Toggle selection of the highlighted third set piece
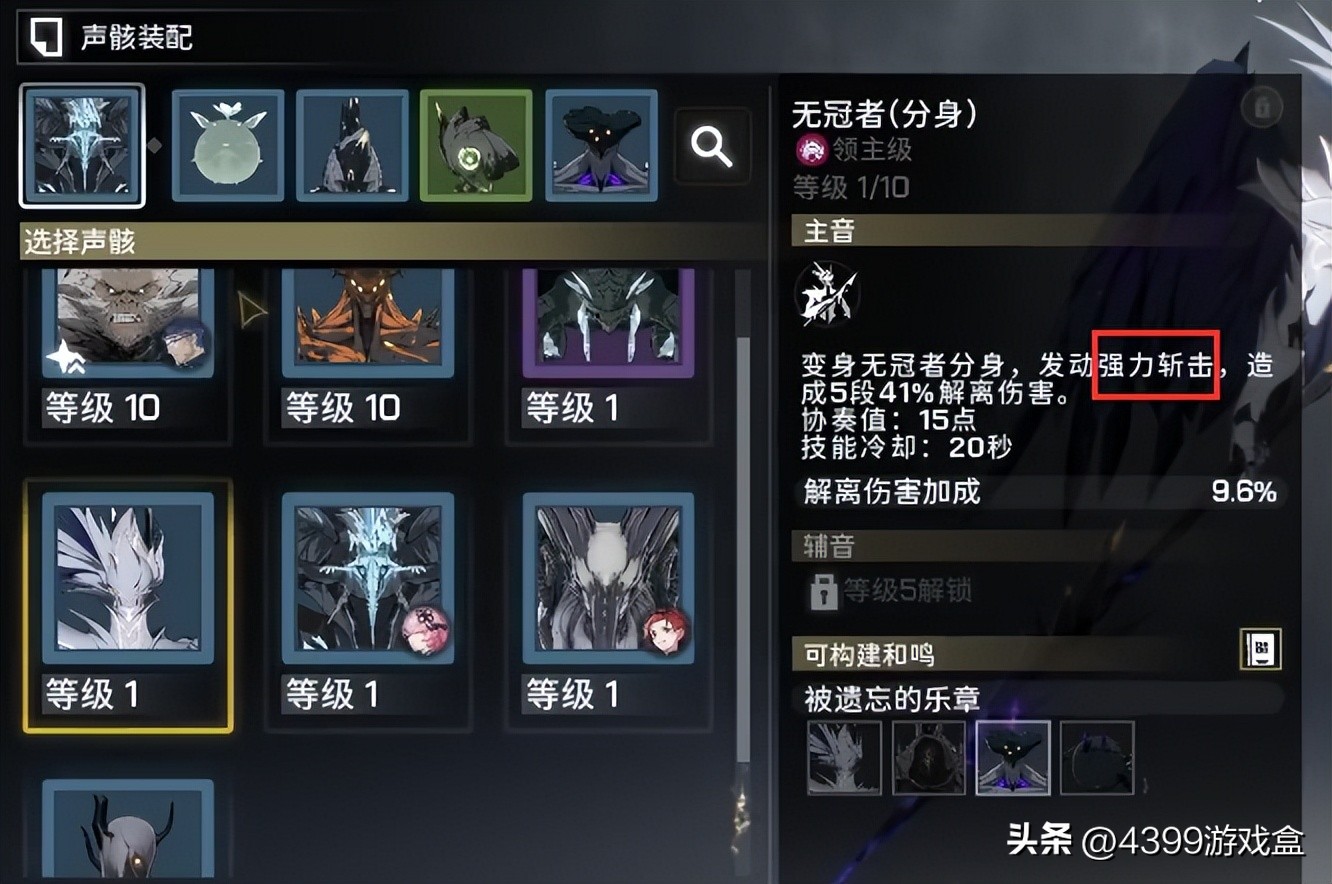The width and height of the screenshot is (1332, 884). coord(1012,757)
